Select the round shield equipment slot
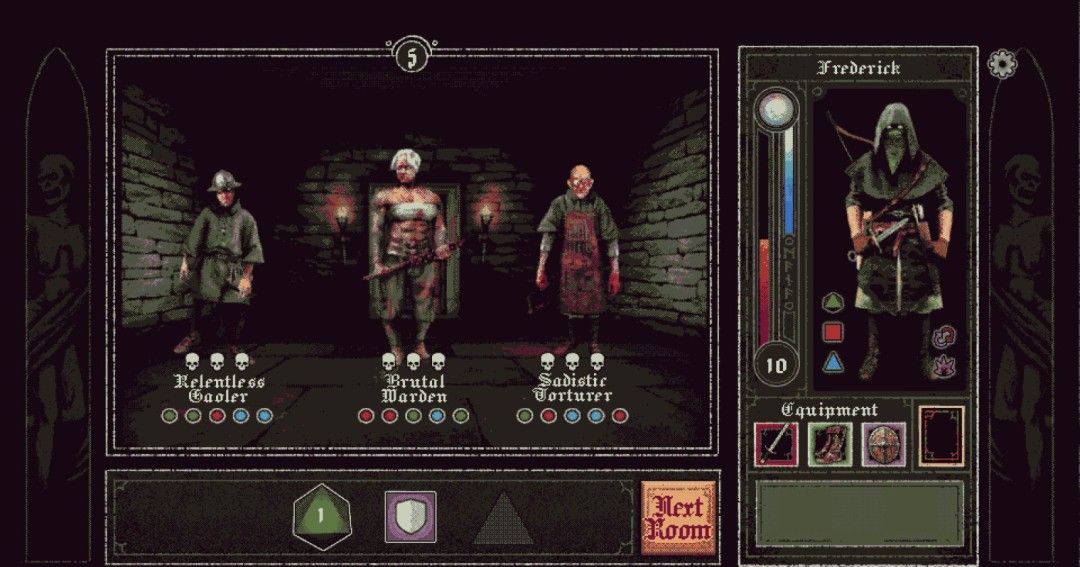Screen dimensions: 1080x567 pyautogui.click(x=884, y=443)
